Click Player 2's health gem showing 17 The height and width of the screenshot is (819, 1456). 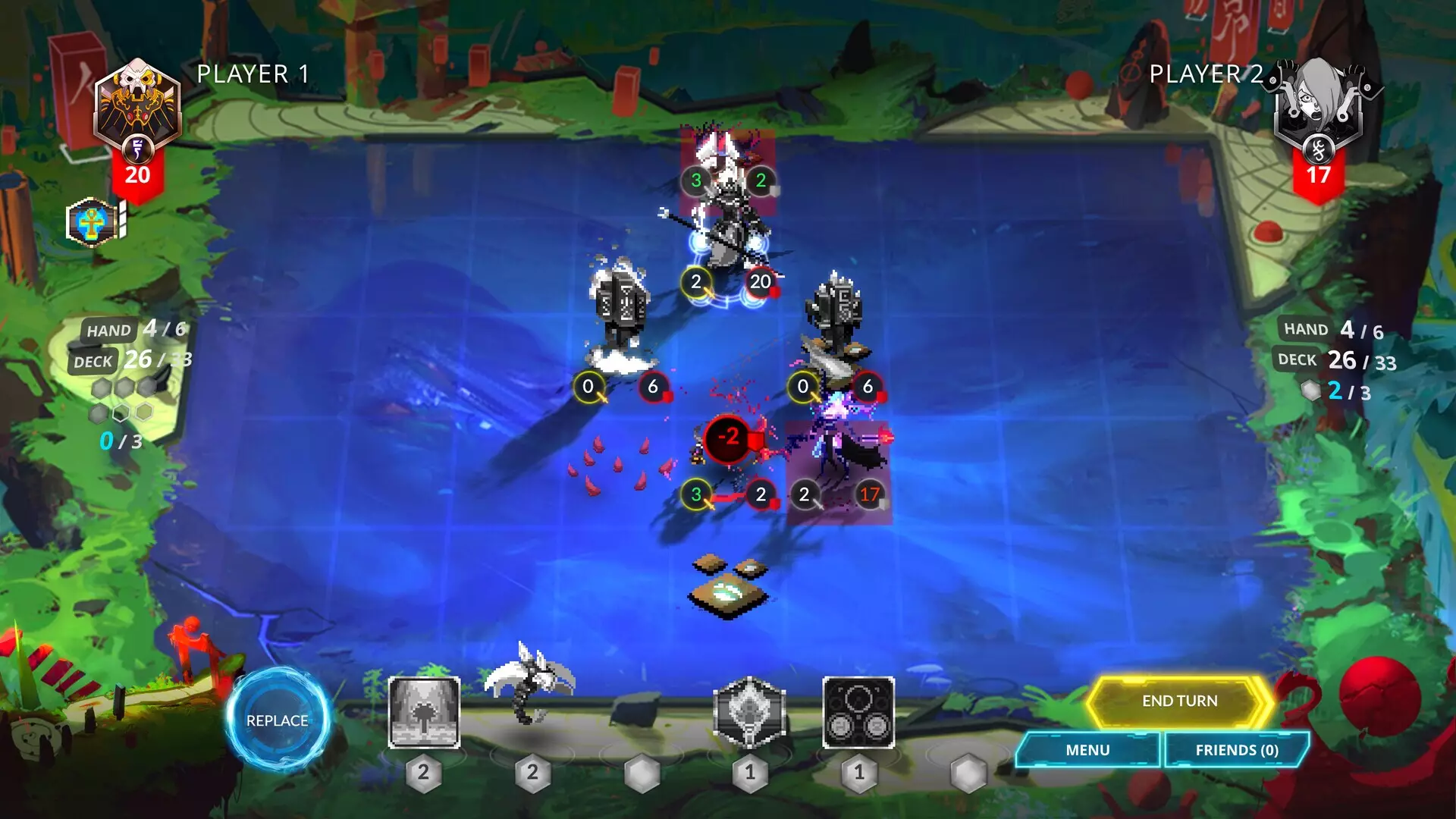point(1319,174)
